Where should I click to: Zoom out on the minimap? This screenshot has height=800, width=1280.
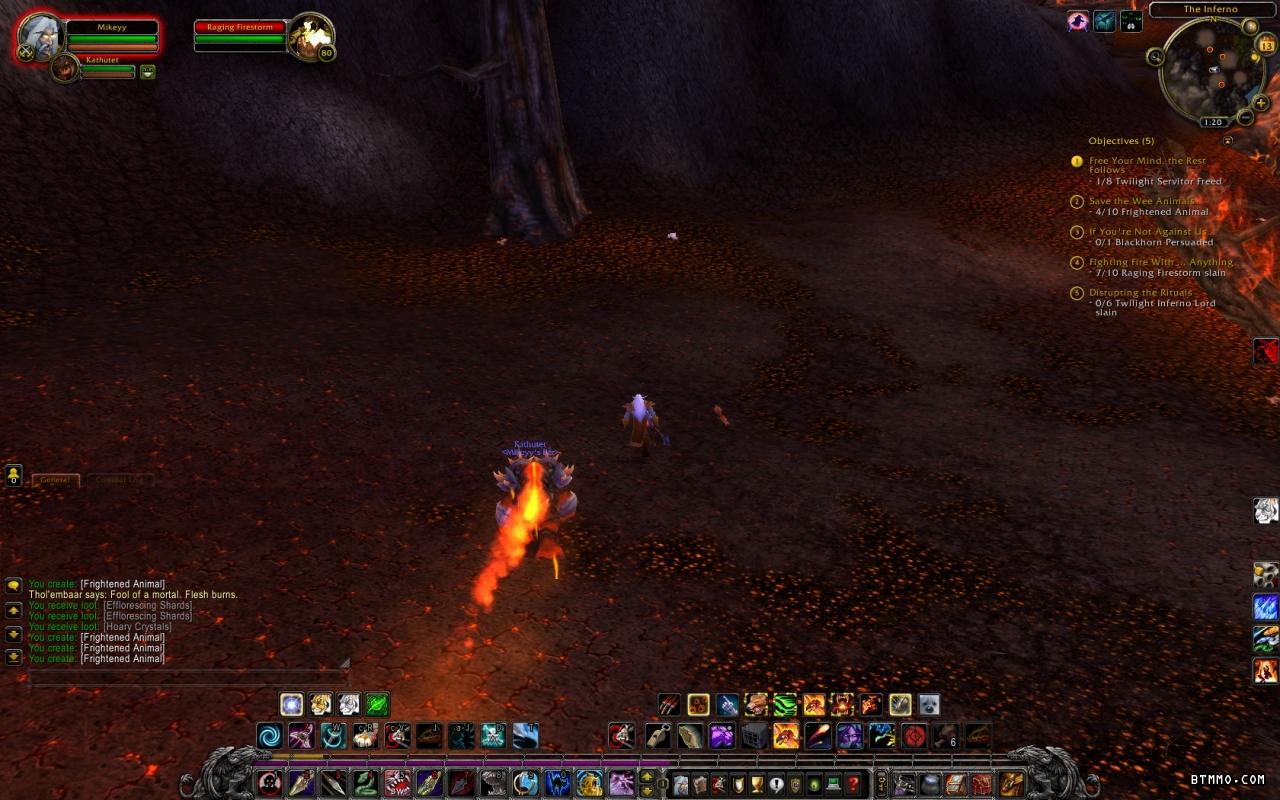(x=1245, y=118)
